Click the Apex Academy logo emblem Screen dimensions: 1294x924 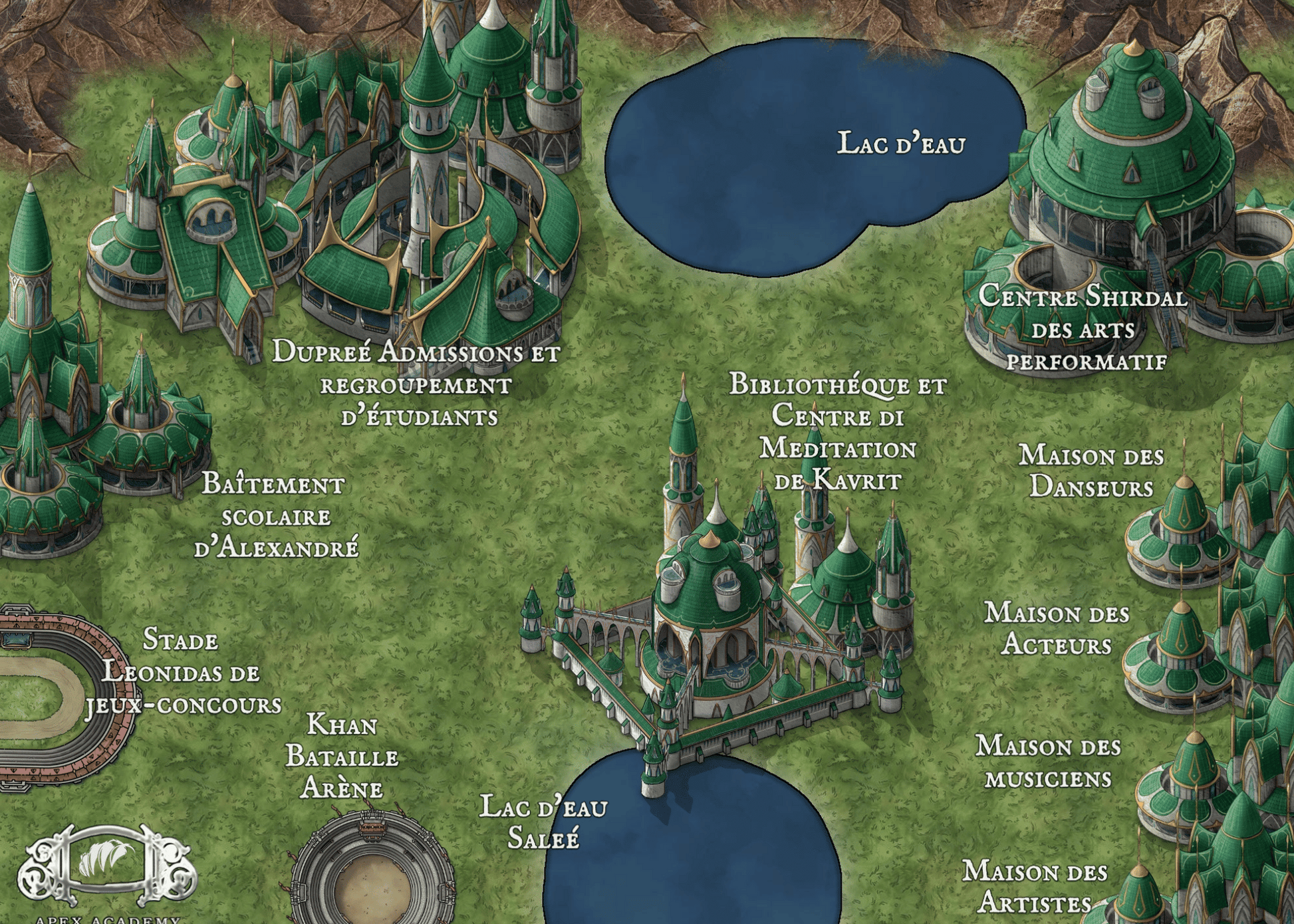click(106, 864)
